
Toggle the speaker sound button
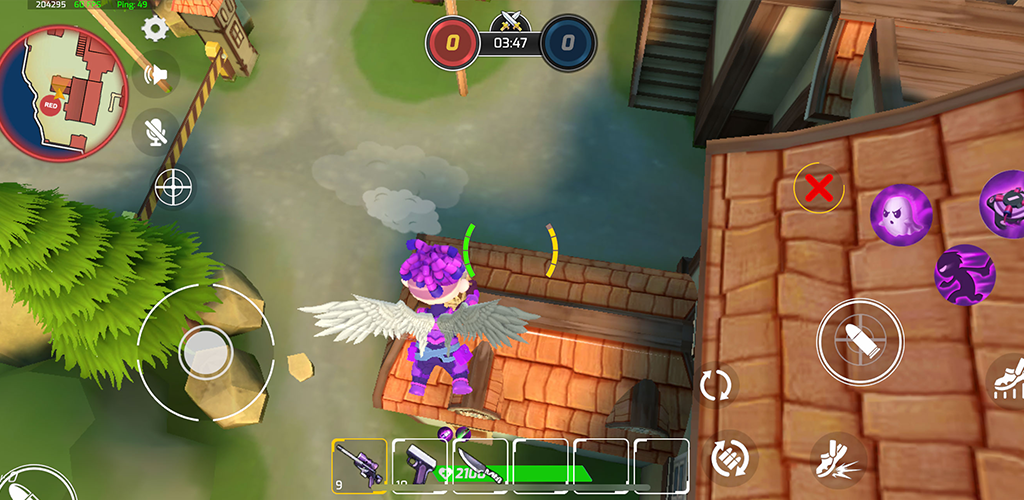(157, 74)
